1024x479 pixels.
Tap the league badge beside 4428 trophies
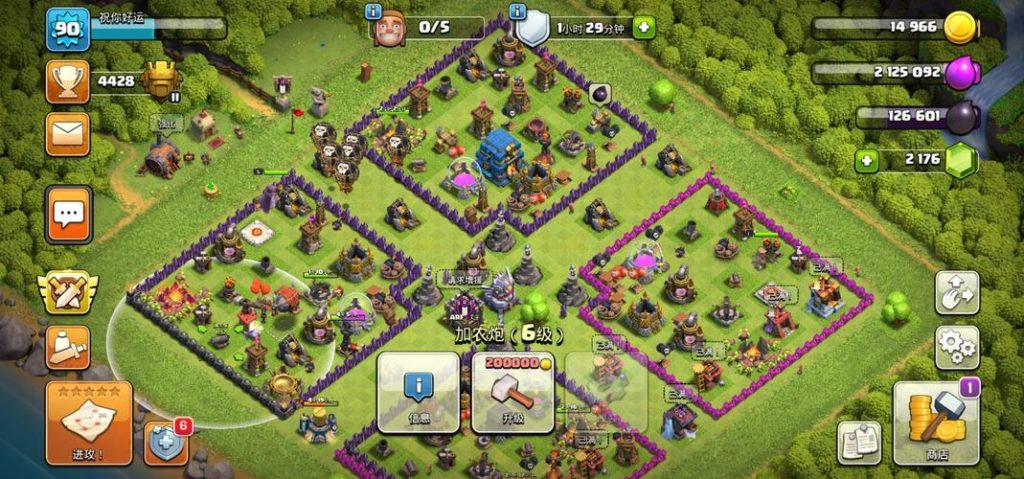click(x=161, y=81)
